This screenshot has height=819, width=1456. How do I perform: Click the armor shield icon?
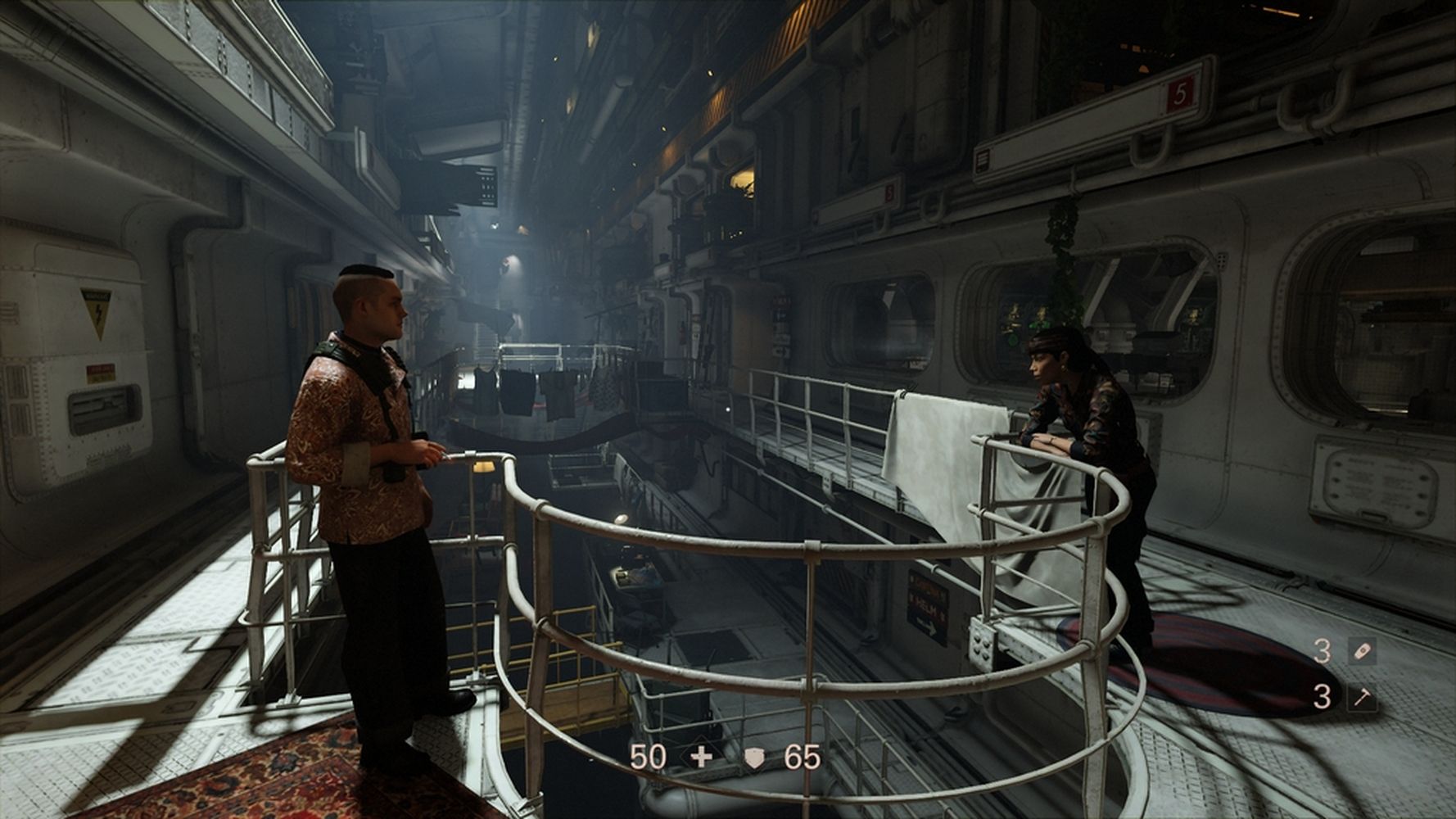(754, 758)
